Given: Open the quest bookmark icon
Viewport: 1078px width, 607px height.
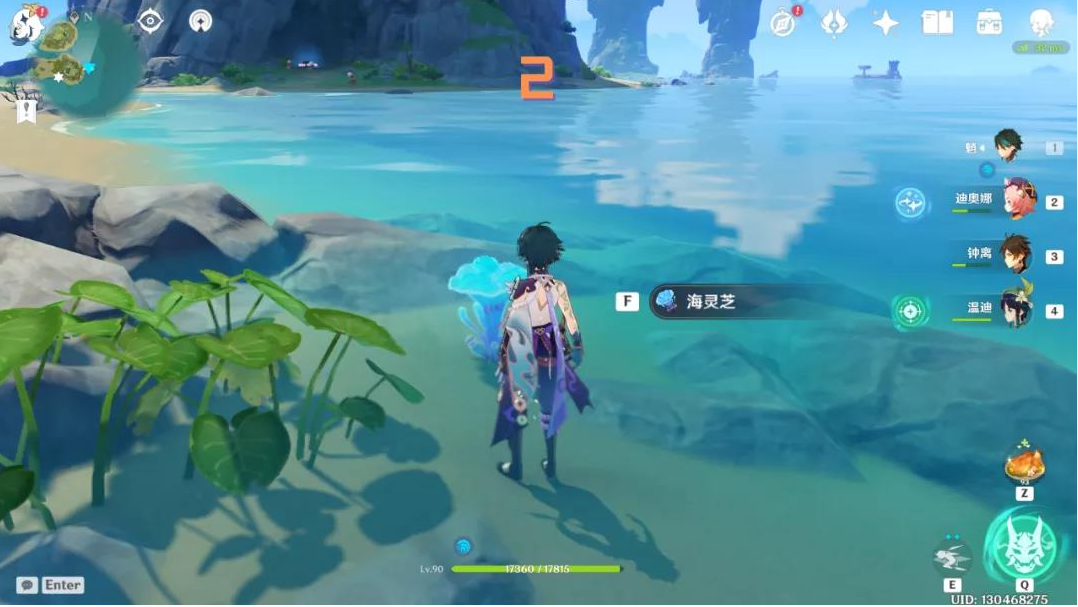Looking at the screenshot, I should pyautogui.click(x=26, y=110).
